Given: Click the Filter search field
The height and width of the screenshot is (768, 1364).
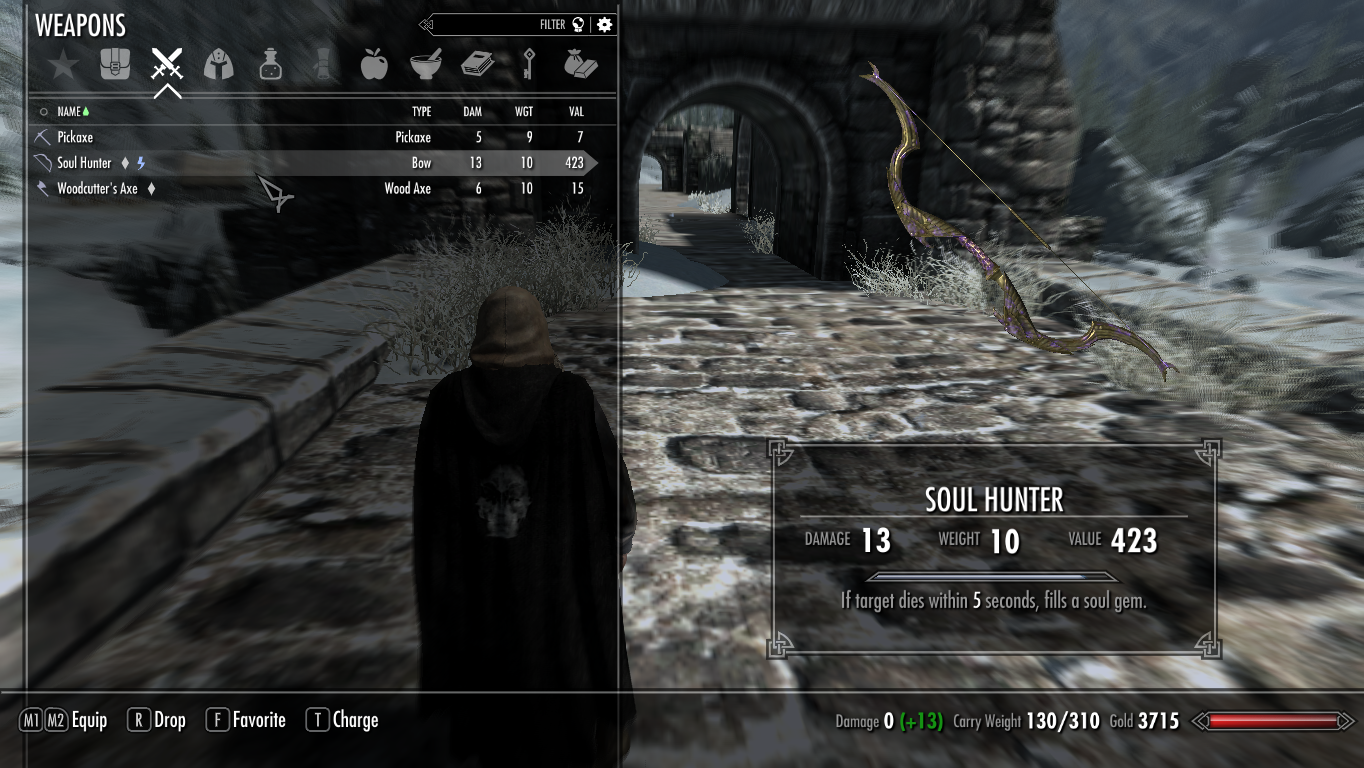Looking at the screenshot, I should pyautogui.click(x=500, y=25).
